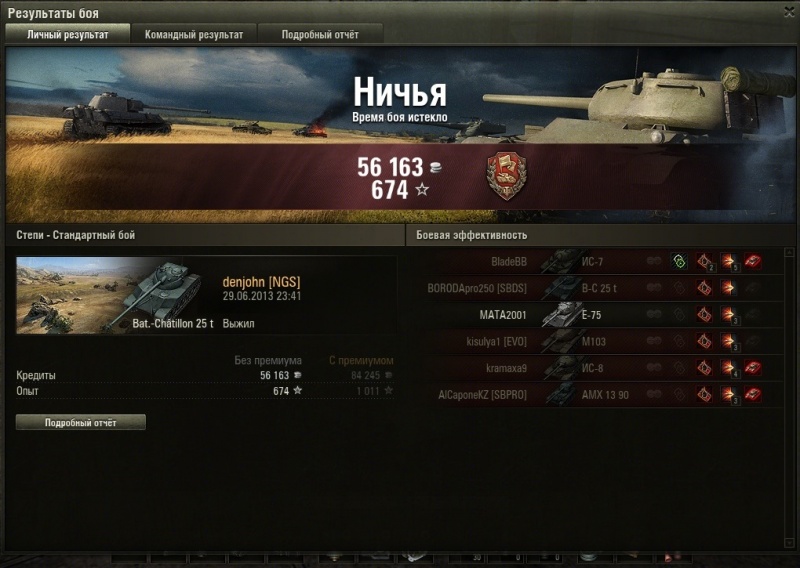This screenshot has height=568, width=800.
Task: Click the Подробный отчёт button below stats
Action: click(x=81, y=423)
